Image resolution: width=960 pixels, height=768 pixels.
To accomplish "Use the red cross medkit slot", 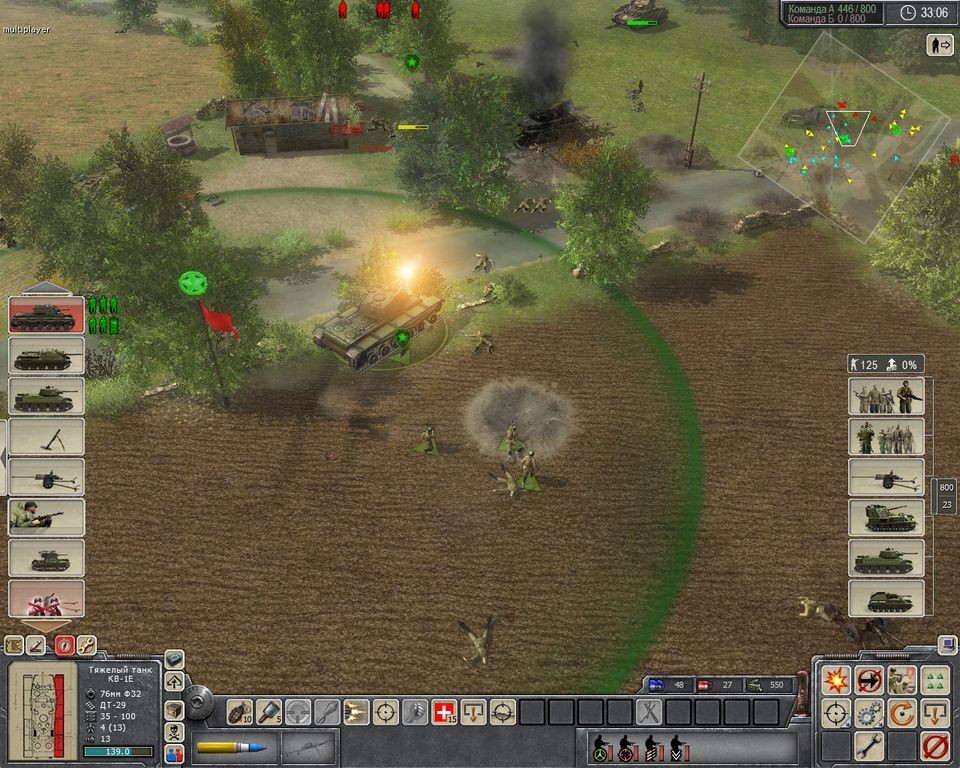I will coord(443,712).
